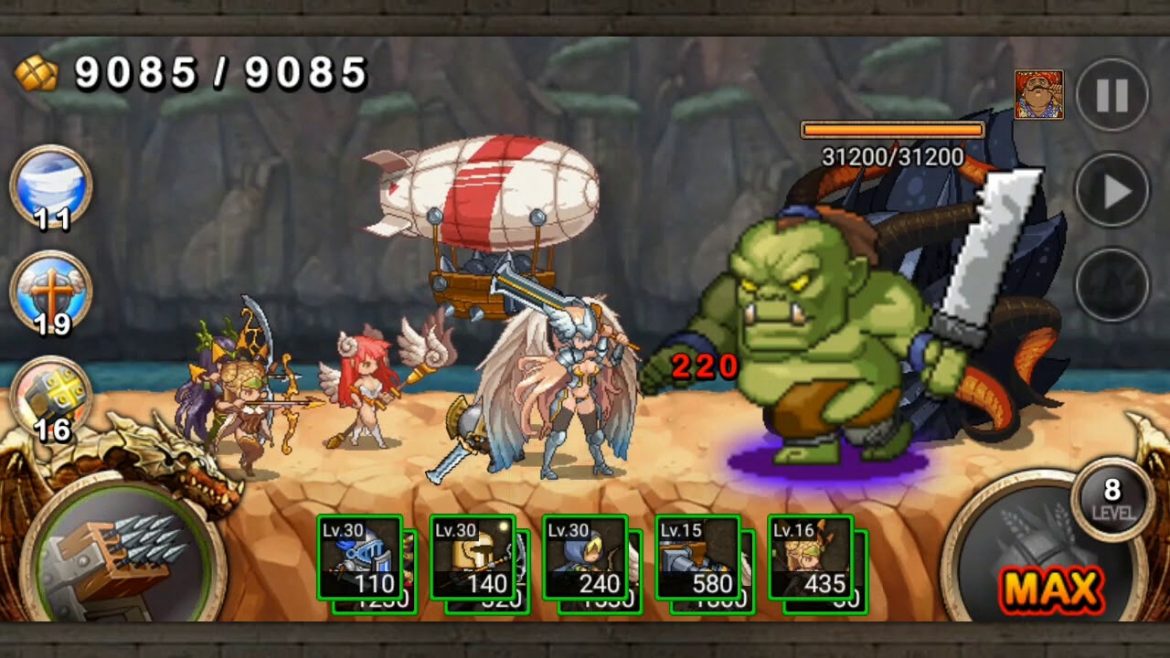Summon the hooded archer costing 240
This screenshot has height=658, width=1170.
585,558
